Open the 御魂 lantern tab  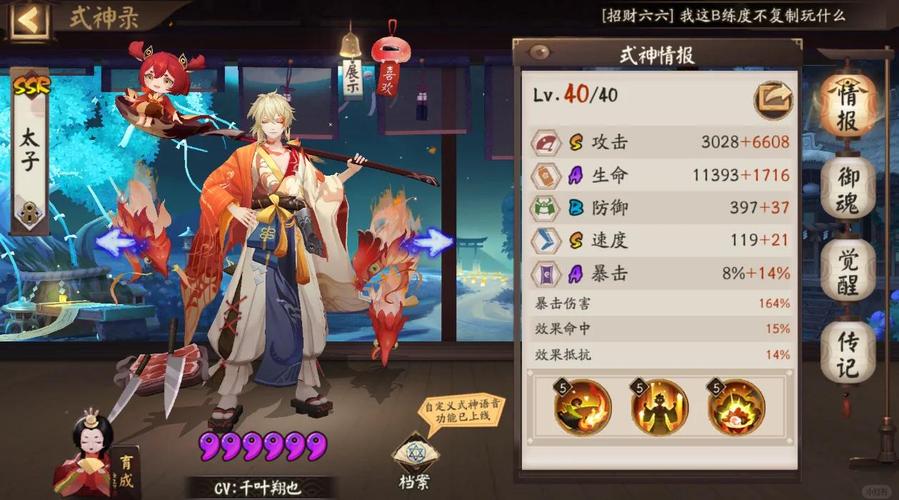click(x=847, y=187)
